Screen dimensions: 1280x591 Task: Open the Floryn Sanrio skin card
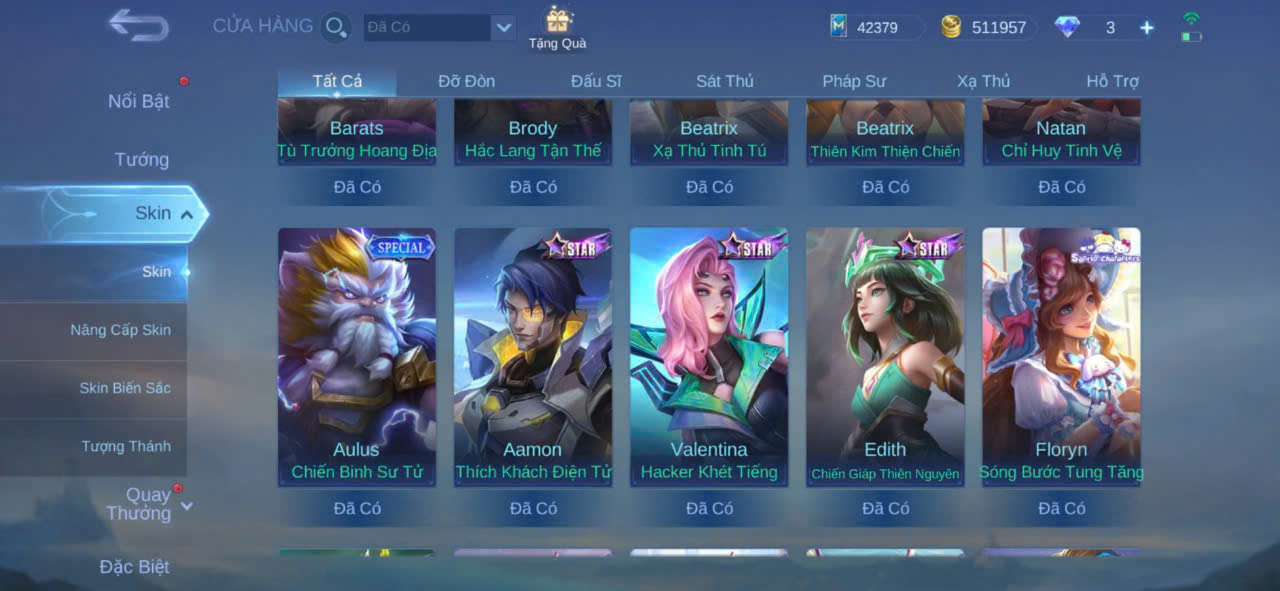(x=1061, y=357)
